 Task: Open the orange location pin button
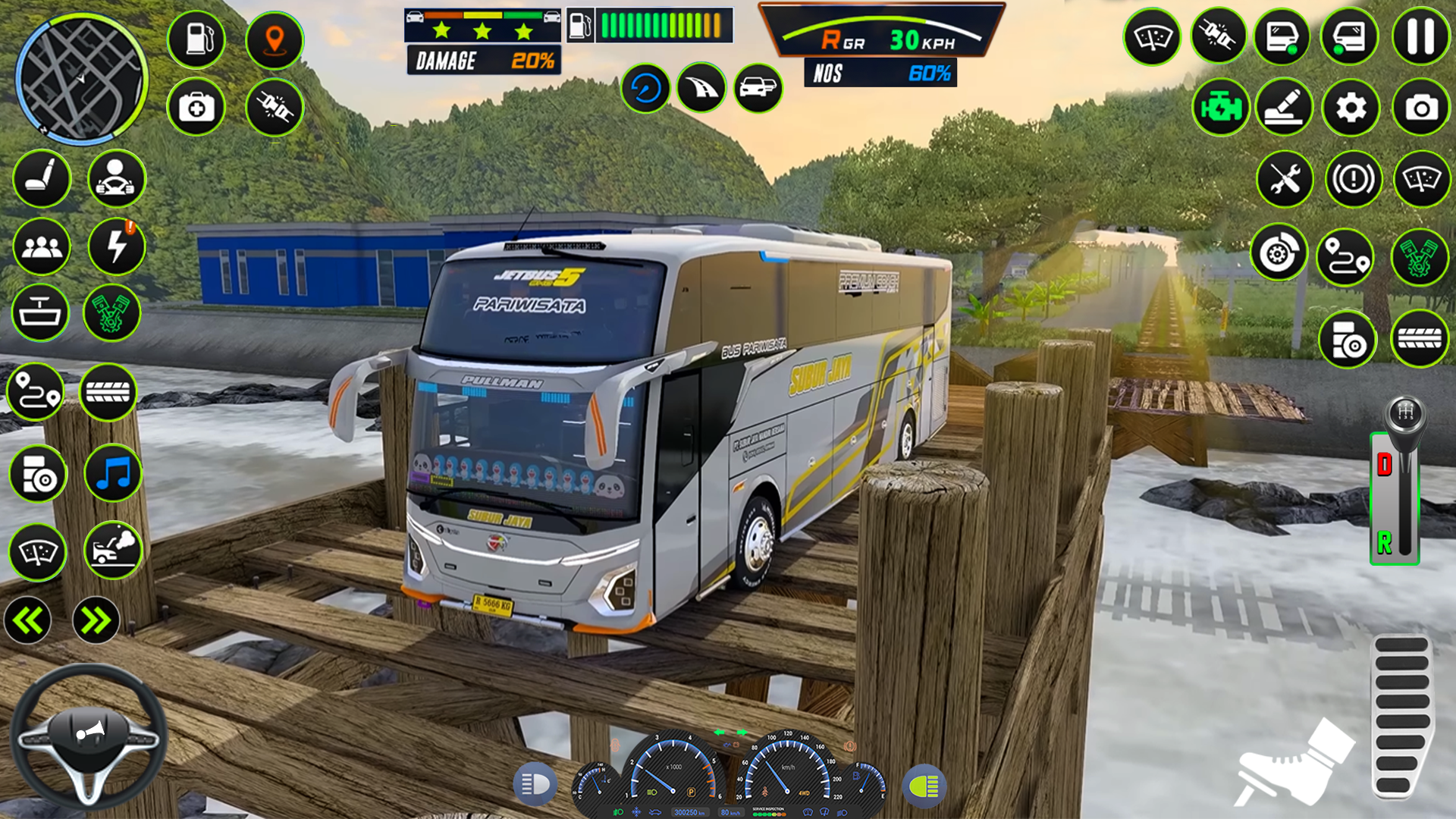click(275, 40)
